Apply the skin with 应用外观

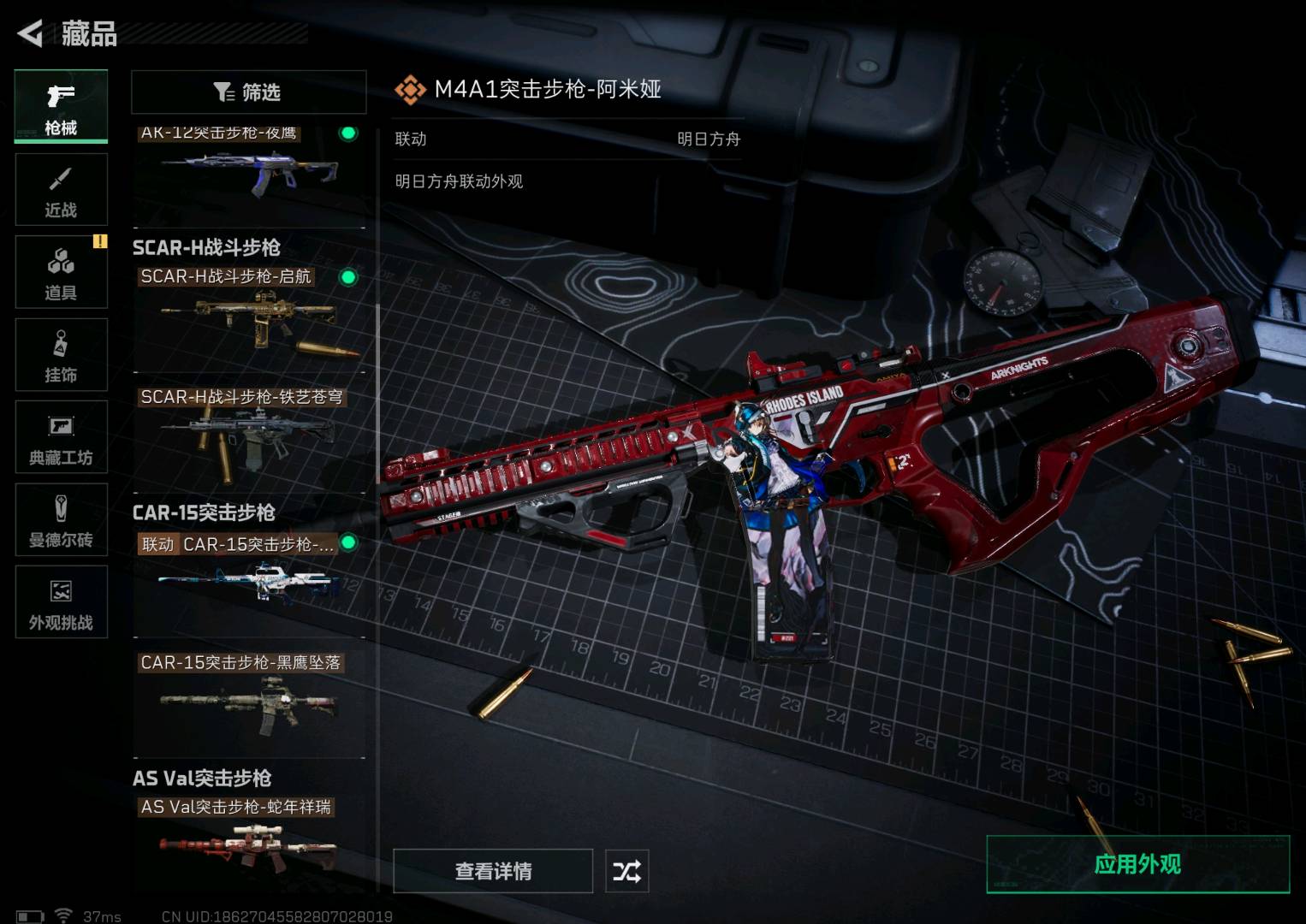tap(1137, 864)
